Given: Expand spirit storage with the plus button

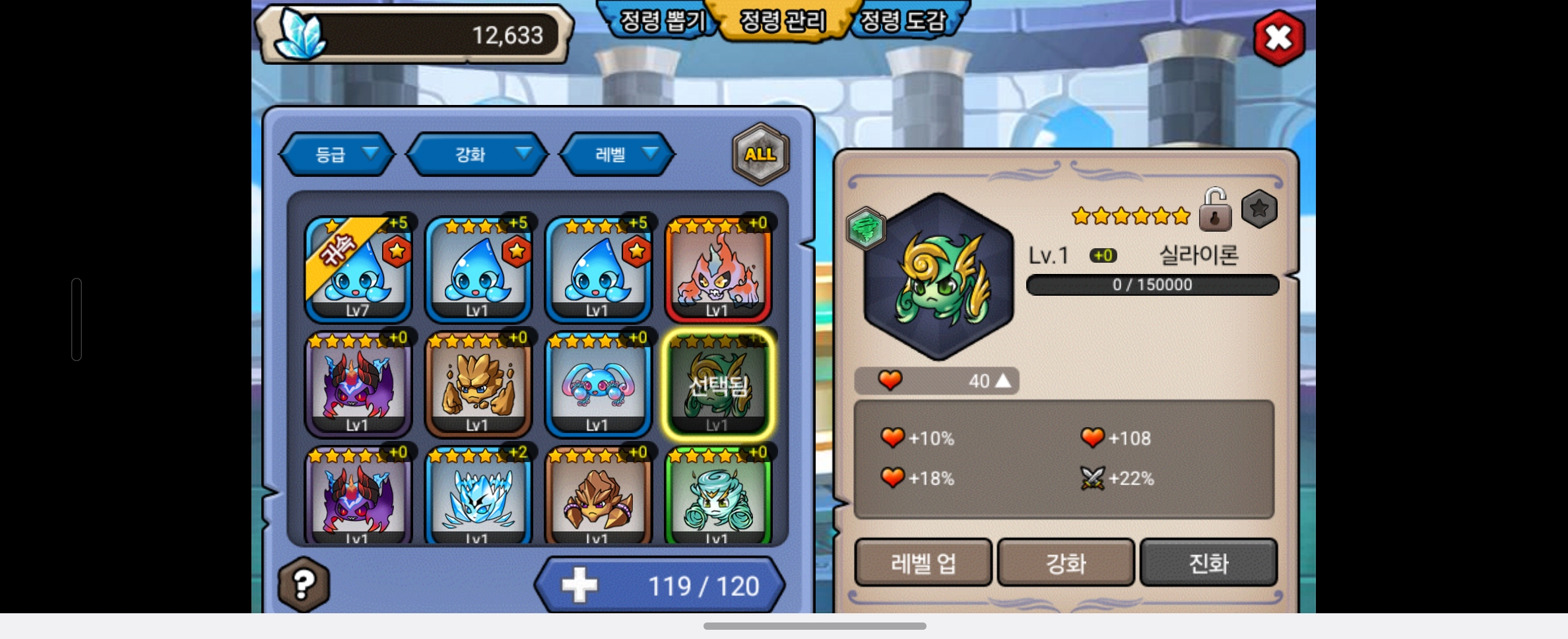Looking at the screenshot, I should (579, 586).
